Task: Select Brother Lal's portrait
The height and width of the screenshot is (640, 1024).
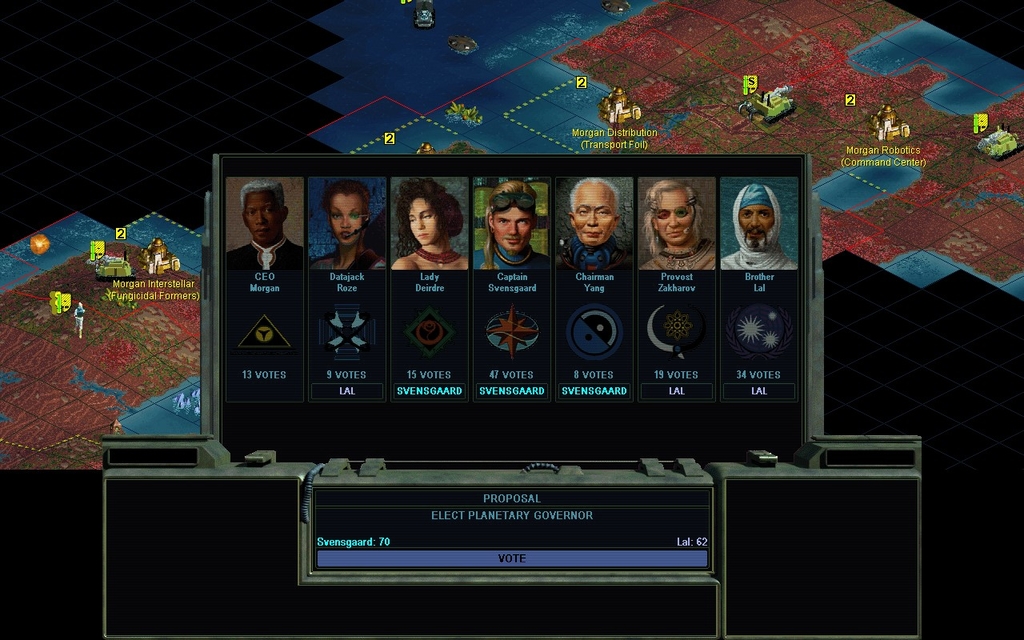Action: [758, 224]
